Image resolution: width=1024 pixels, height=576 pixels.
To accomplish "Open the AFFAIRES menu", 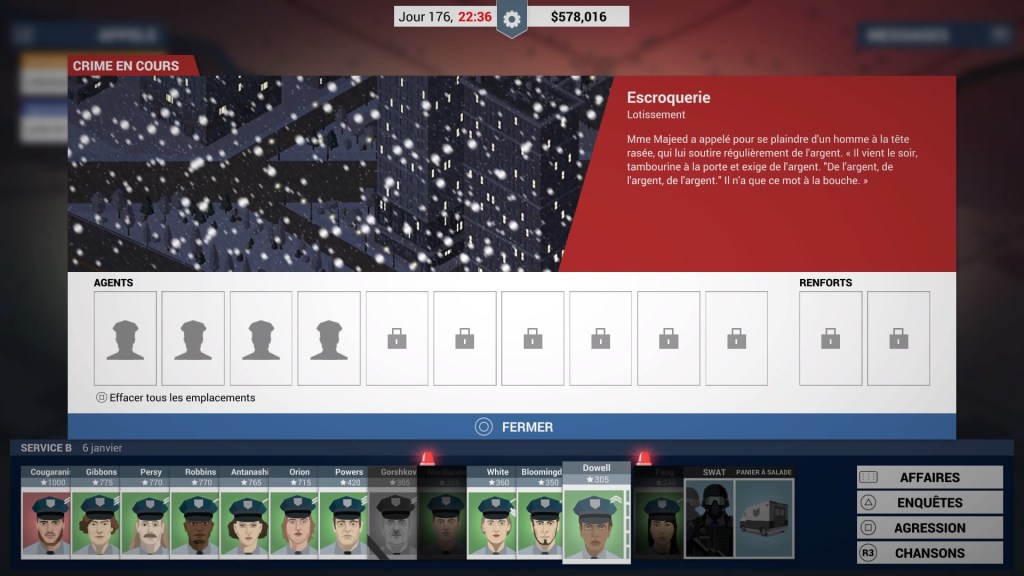I will [x=929, y=478].
